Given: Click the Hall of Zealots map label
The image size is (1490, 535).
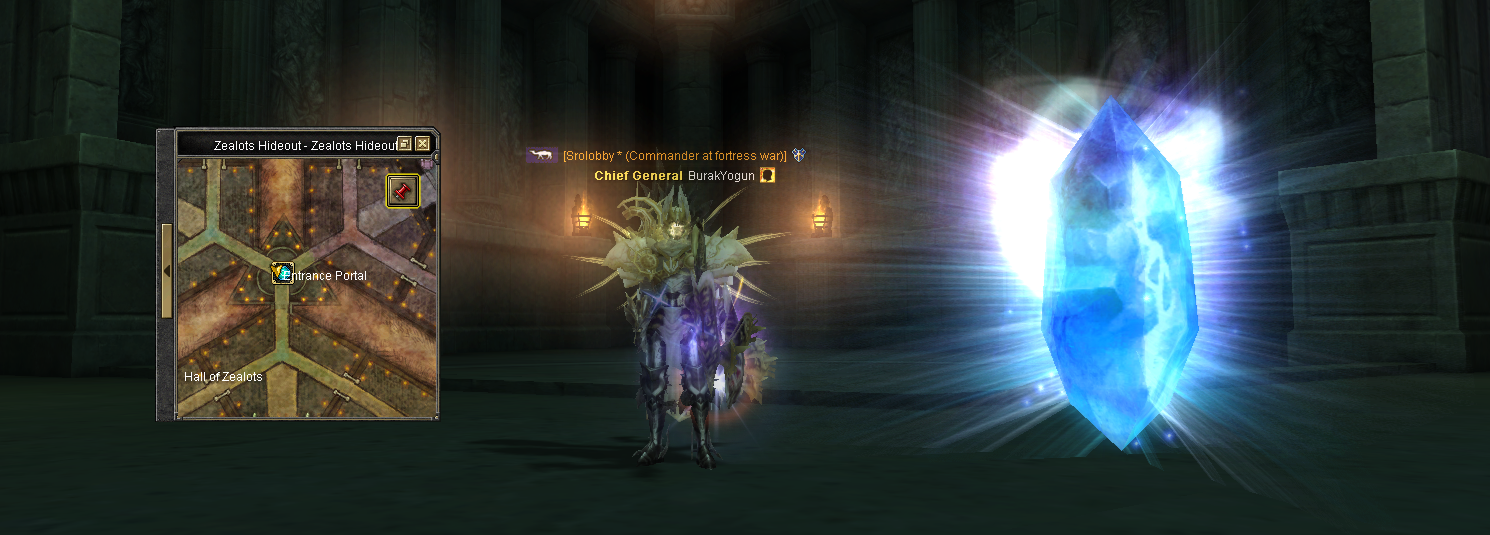Looking at the screenshot, I should click(223, 377).
